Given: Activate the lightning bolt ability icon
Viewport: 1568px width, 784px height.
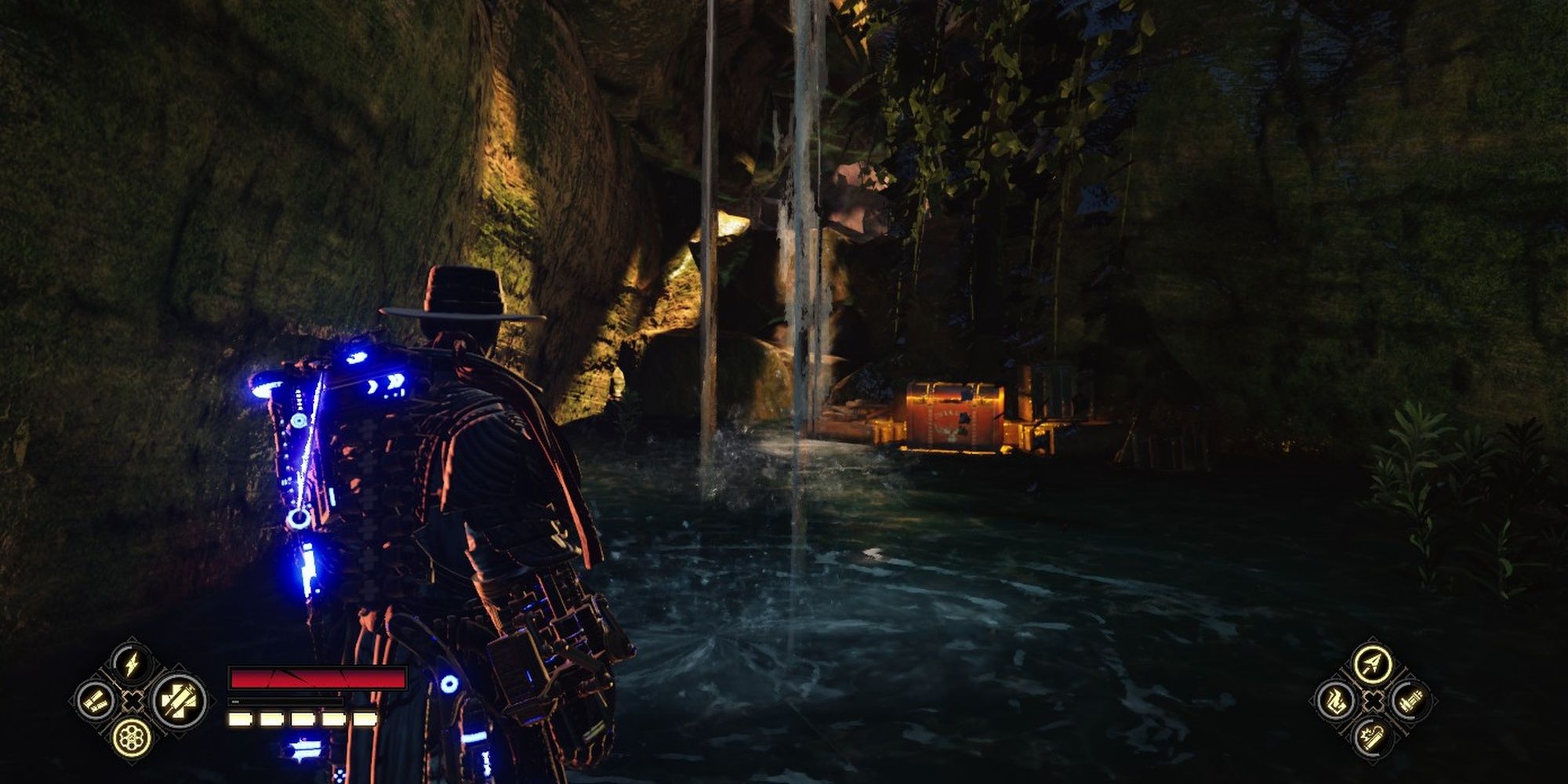Looking at the screenshot, I should (x=132, y=664).
